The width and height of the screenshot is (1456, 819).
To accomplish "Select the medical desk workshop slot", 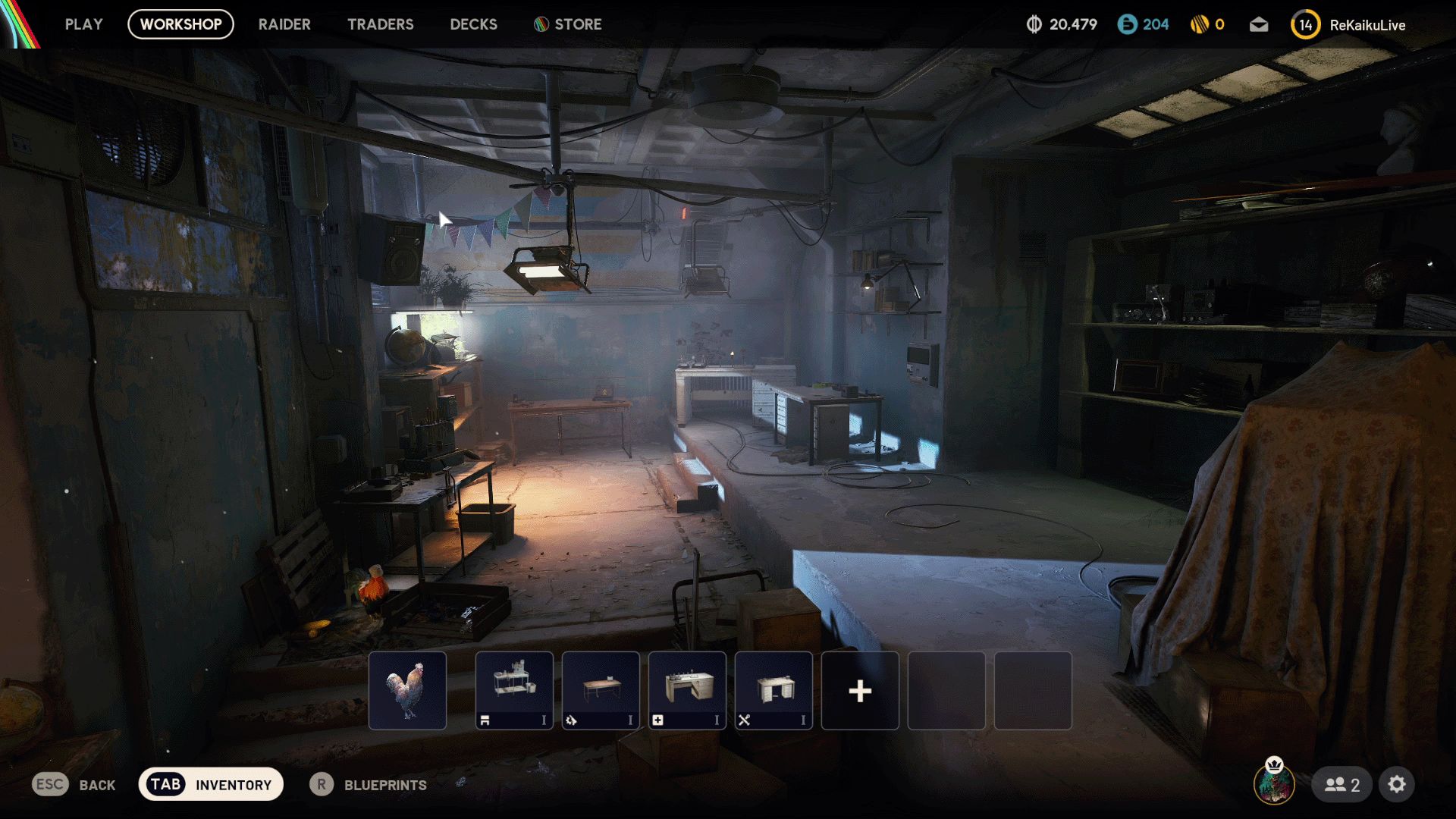I will click(x=687, y=690).
